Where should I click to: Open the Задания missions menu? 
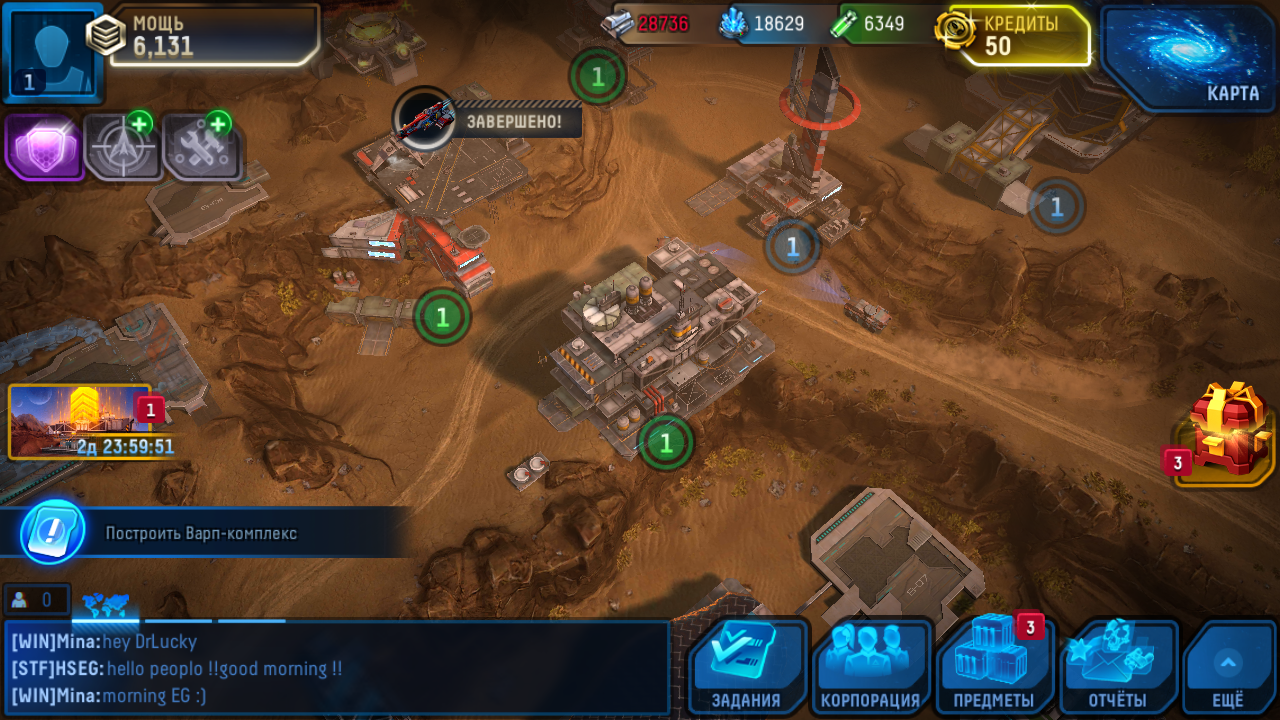click(746, 667)
